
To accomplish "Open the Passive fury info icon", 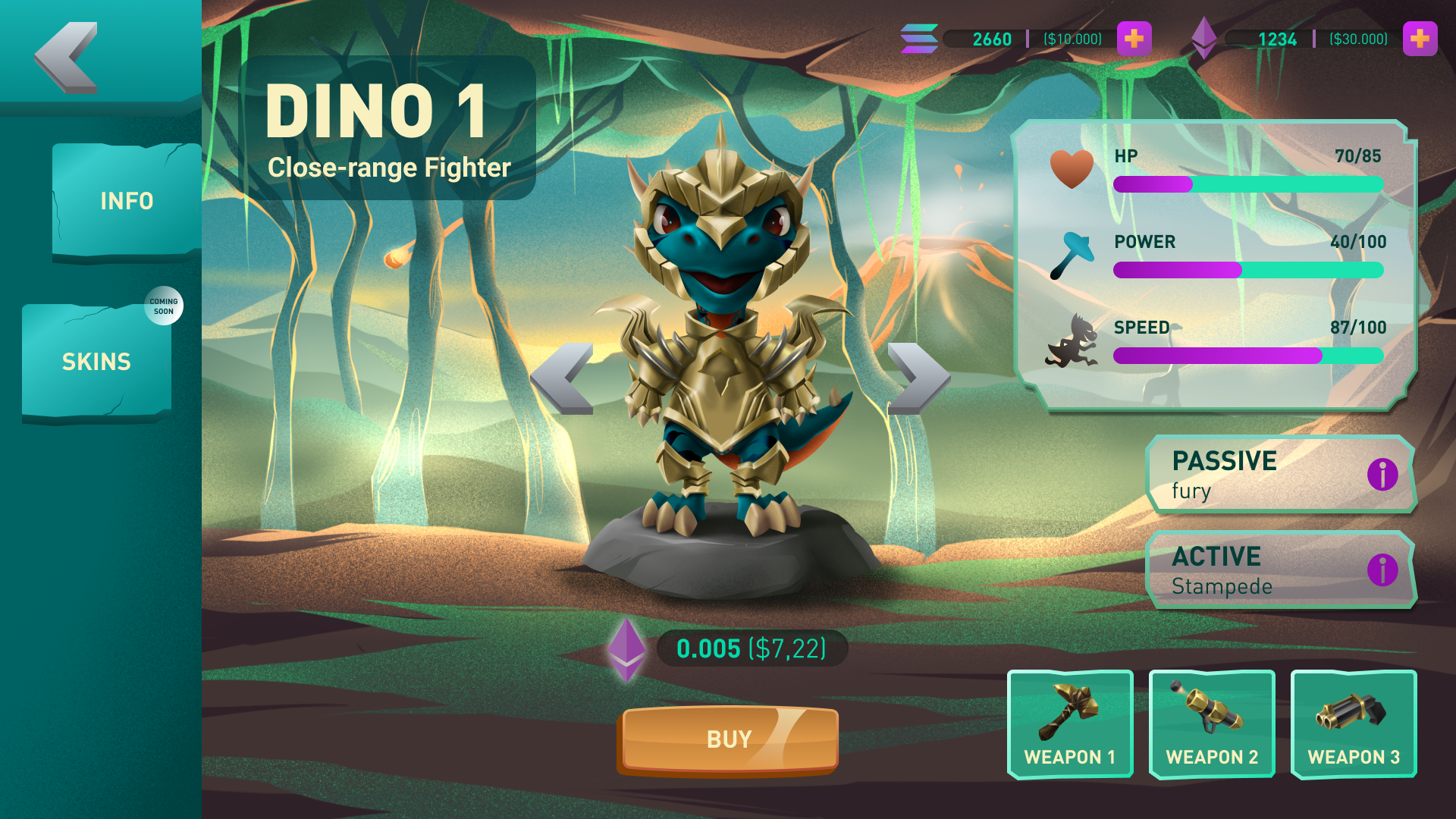I will [1382, 475].
